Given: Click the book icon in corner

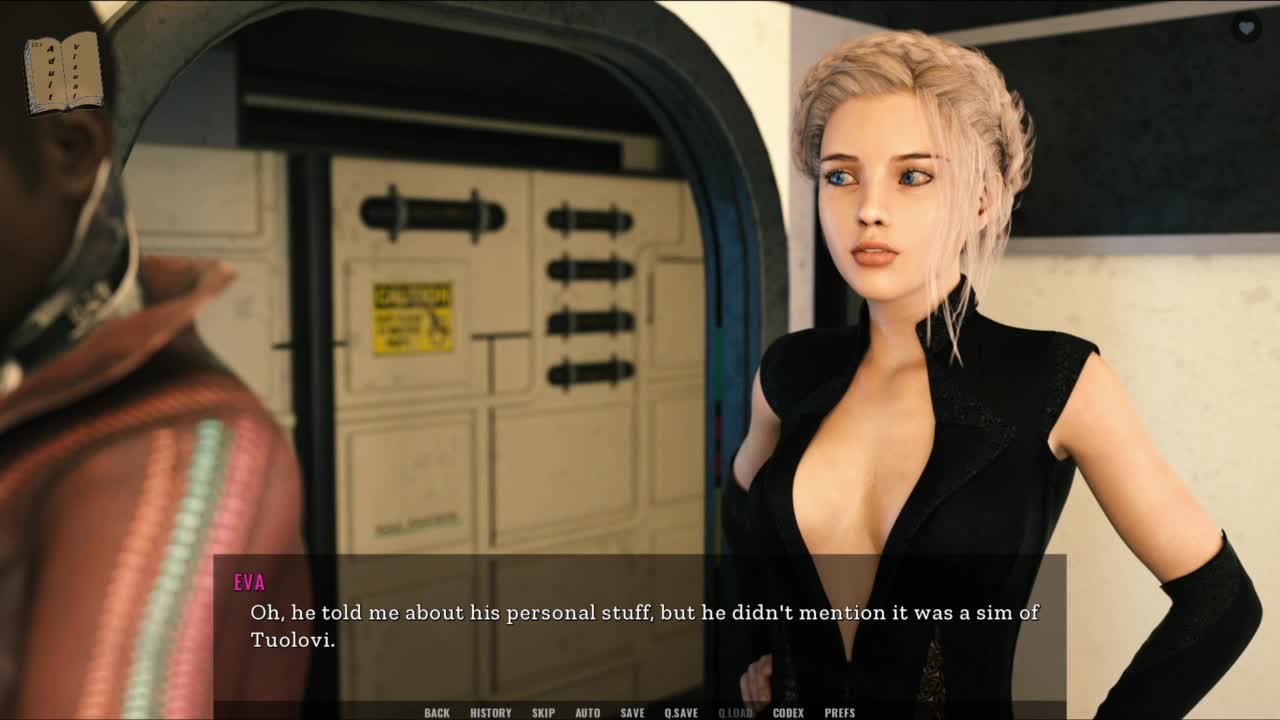Looking at the screenshot, I should (x=63, y=73).
